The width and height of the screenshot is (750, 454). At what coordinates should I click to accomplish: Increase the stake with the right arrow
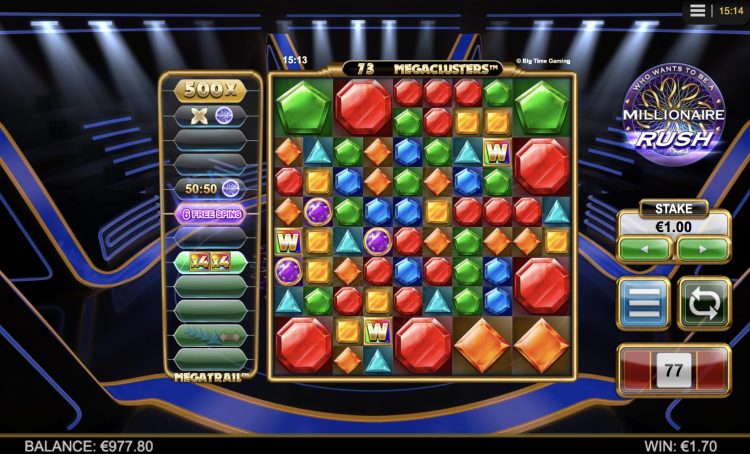click(702, 250)
